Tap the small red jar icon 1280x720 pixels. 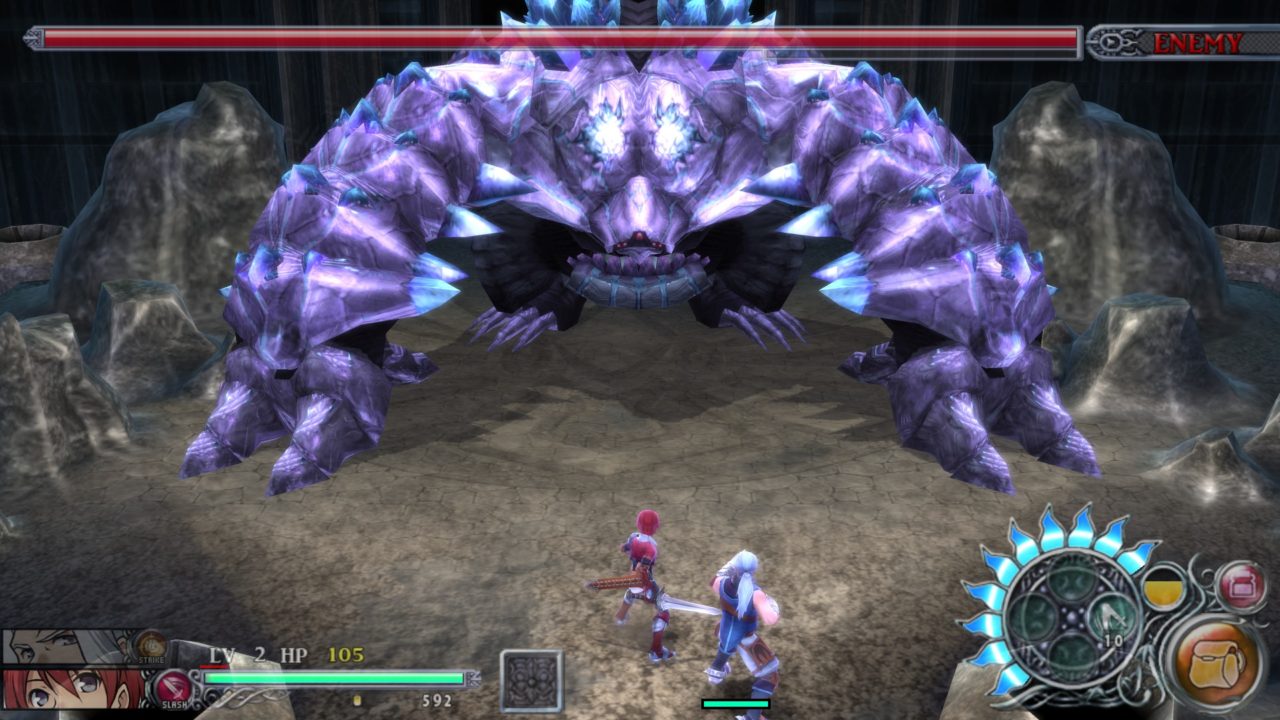tap(1240, 585)
